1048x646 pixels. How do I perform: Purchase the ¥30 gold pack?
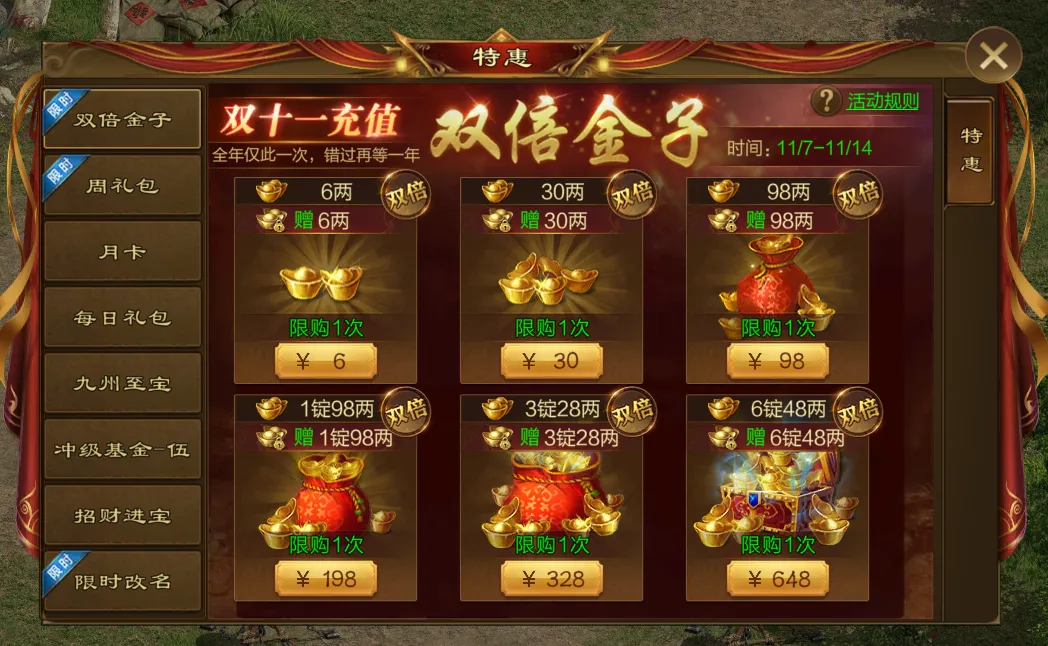(552, 361)
